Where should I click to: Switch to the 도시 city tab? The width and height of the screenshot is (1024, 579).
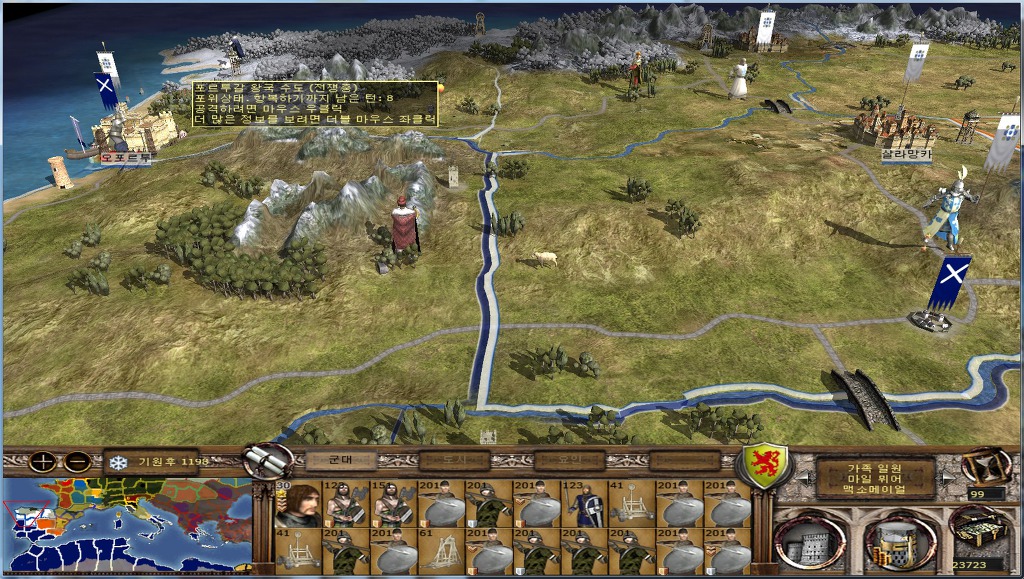[454, 460]
